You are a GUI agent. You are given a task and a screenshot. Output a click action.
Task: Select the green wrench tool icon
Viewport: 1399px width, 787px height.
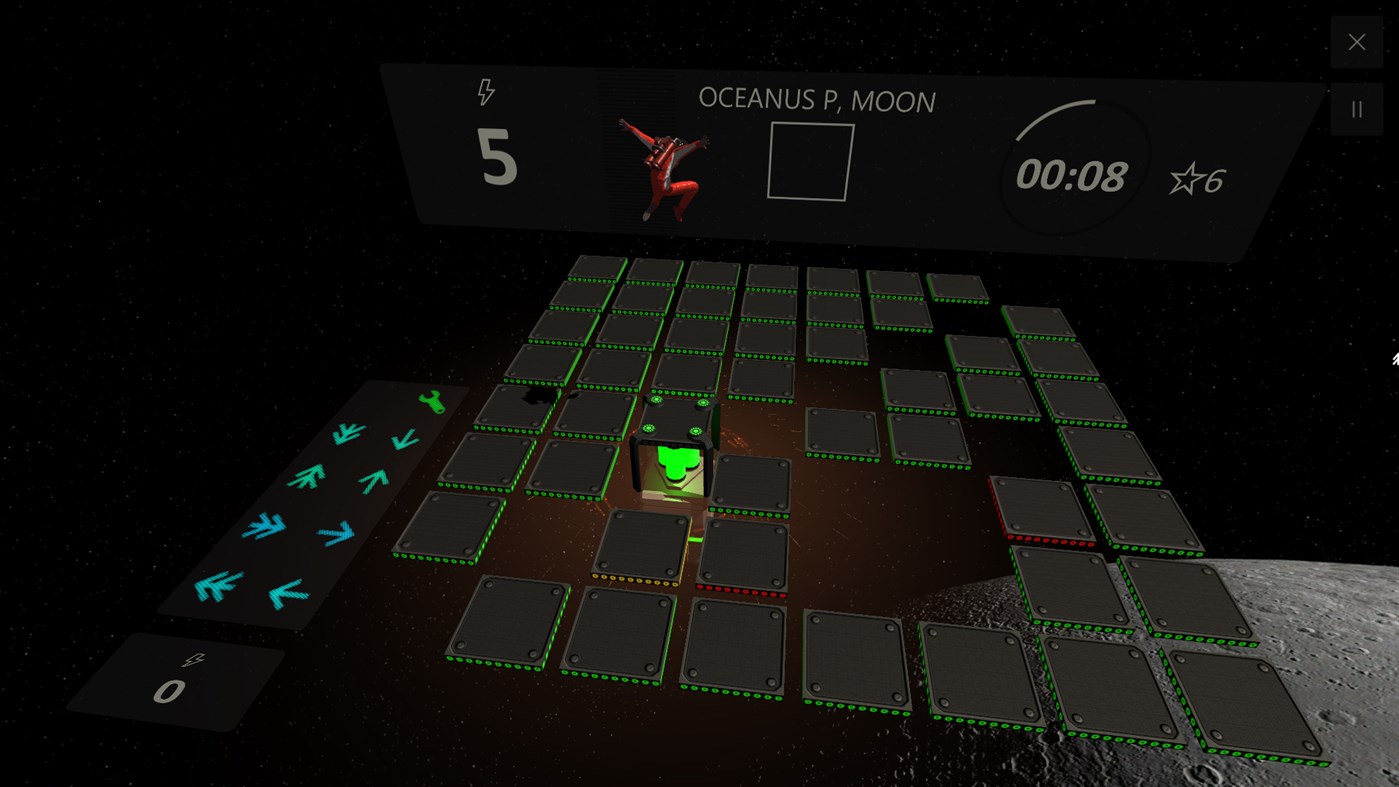430,403
